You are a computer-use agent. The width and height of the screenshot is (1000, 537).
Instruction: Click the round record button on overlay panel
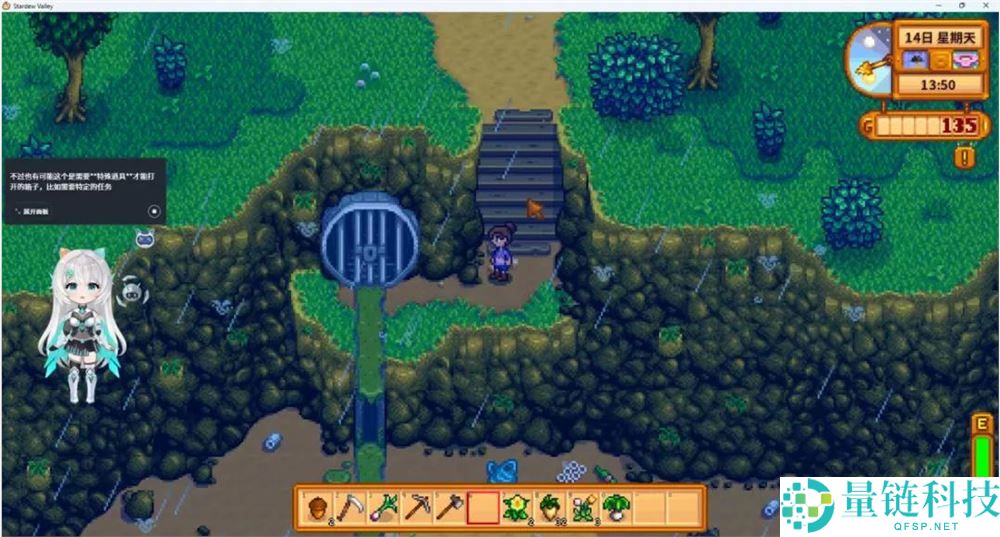click(154, 211)
